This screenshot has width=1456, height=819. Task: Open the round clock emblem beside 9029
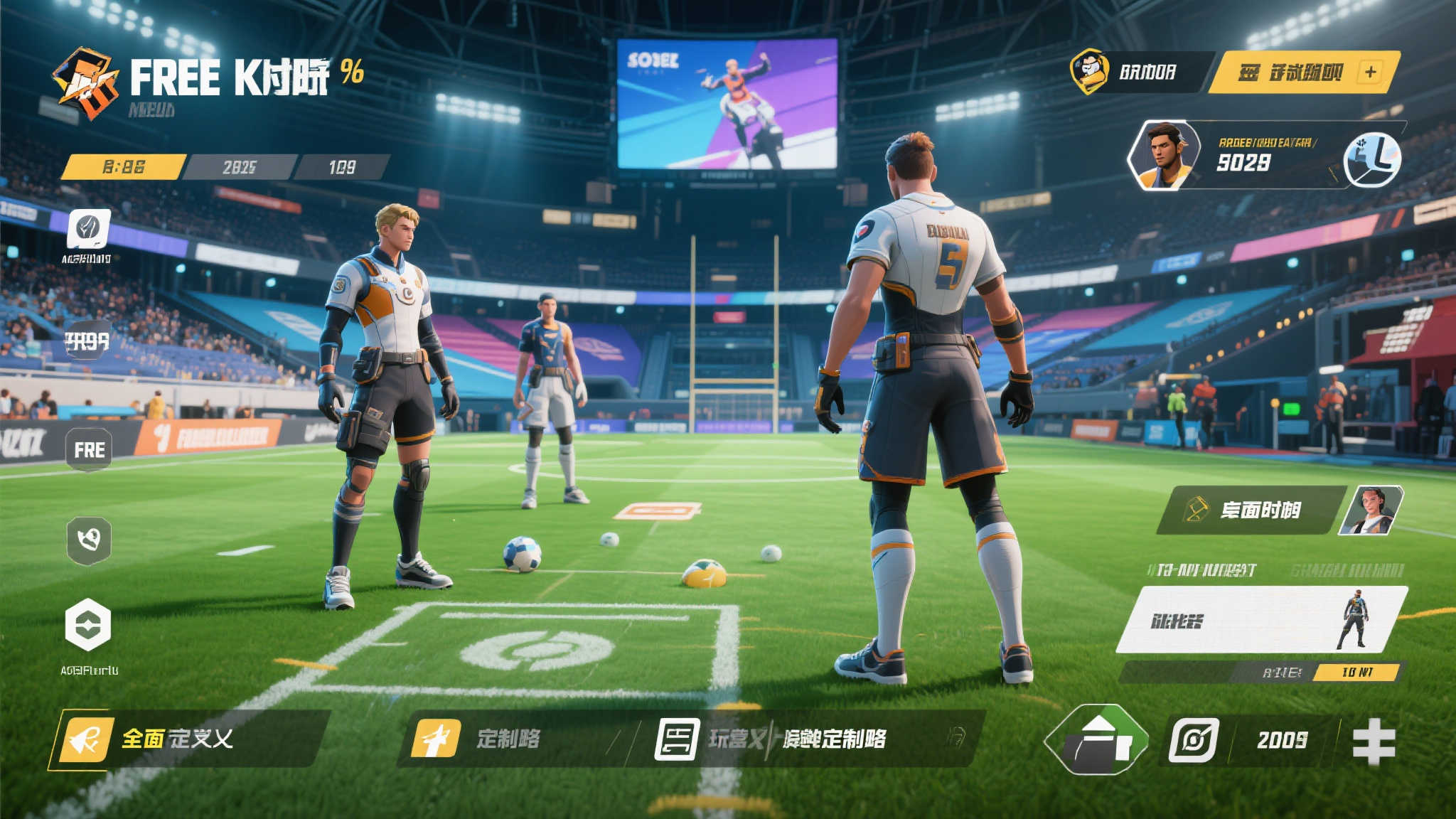click(x=1371, y=159)
